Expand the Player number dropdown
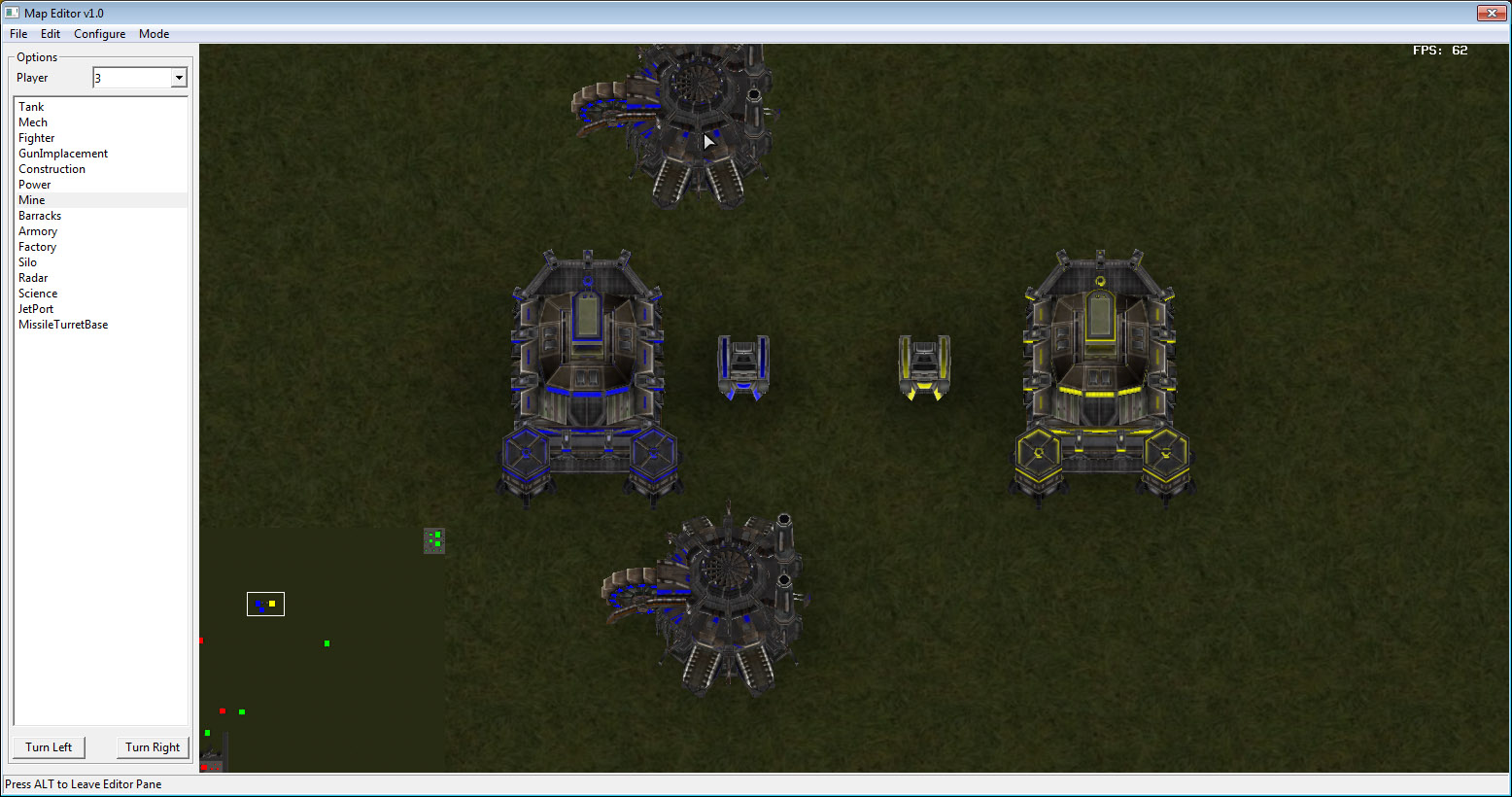Image resolution: width=1512 pixels, height=797 pixels. pyautogui.click(x=179, y=77)
